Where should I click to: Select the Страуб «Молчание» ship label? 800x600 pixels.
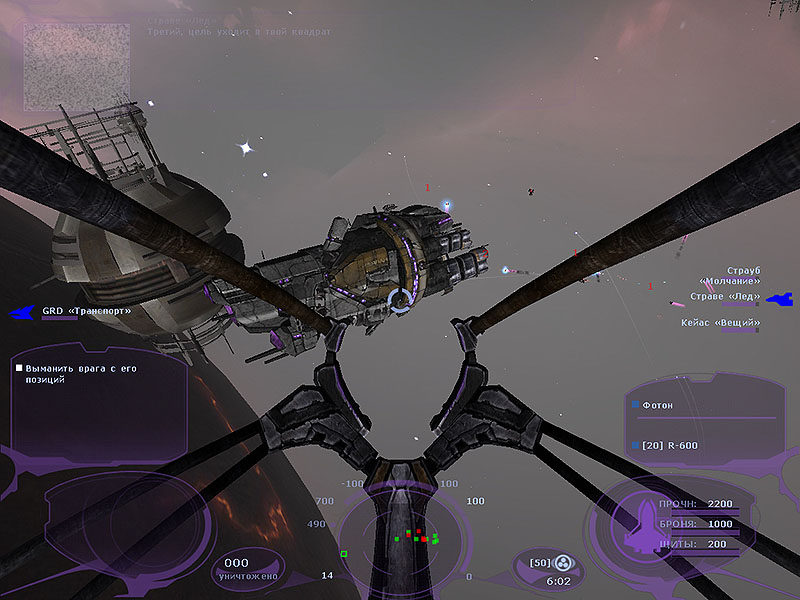[729, 276]
